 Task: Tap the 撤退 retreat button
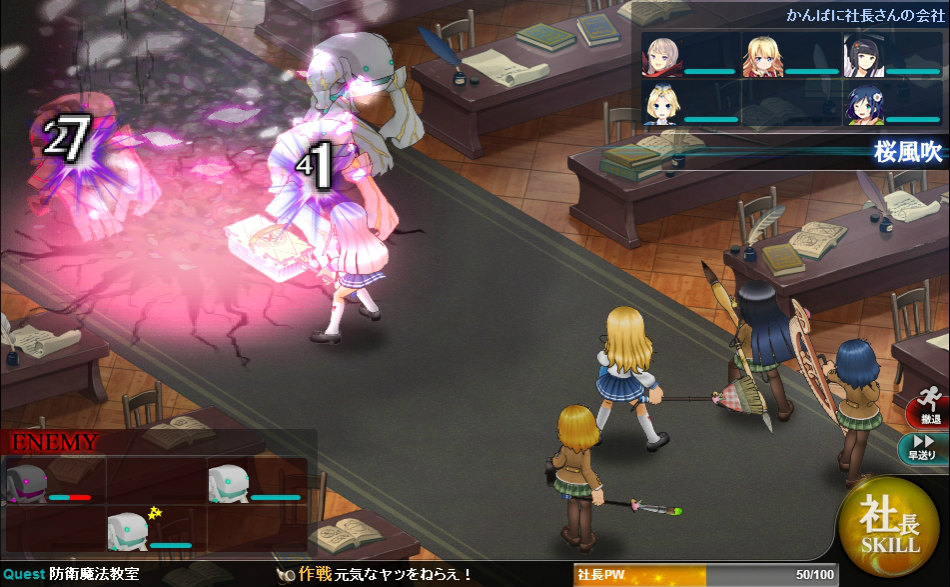(x=929, y=408)
